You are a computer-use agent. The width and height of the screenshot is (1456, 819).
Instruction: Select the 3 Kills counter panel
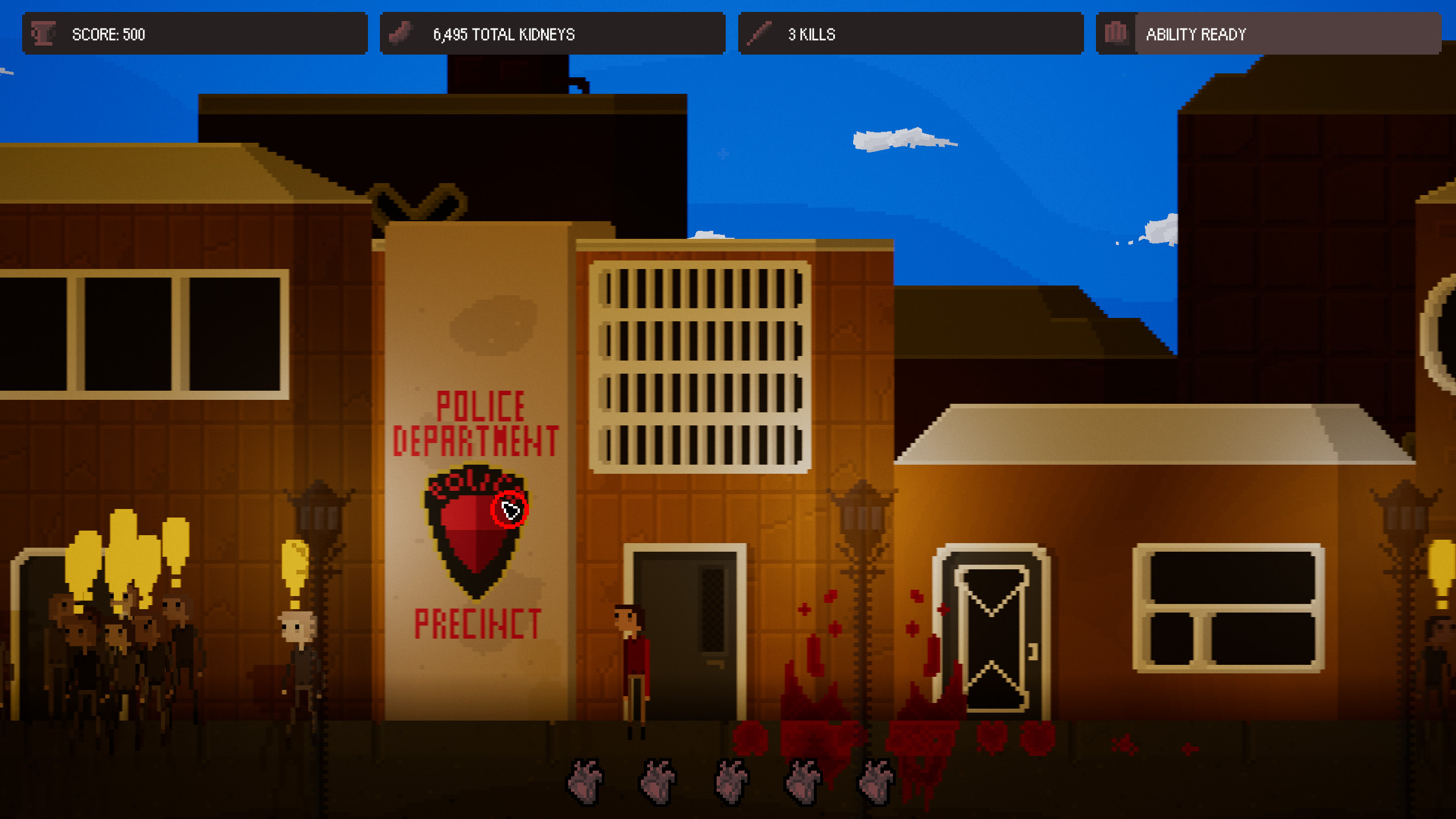(910, 34)
